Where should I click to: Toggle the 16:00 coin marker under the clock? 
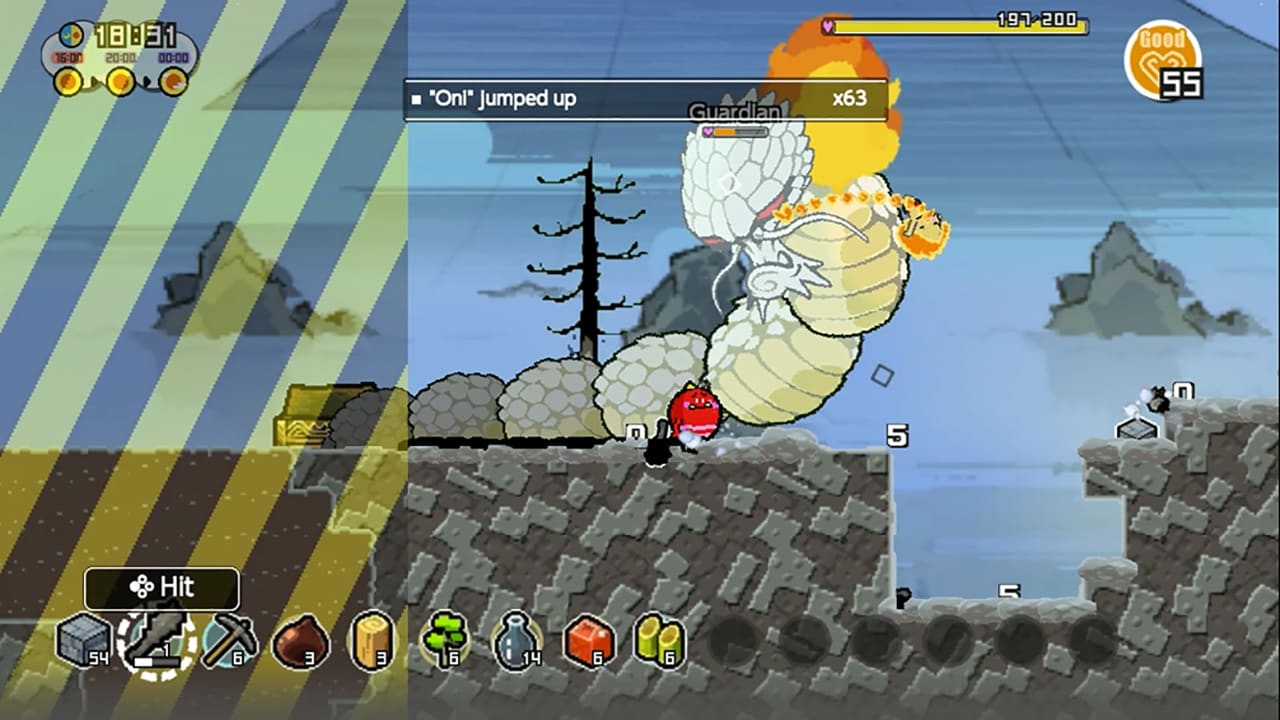point(66,80)
